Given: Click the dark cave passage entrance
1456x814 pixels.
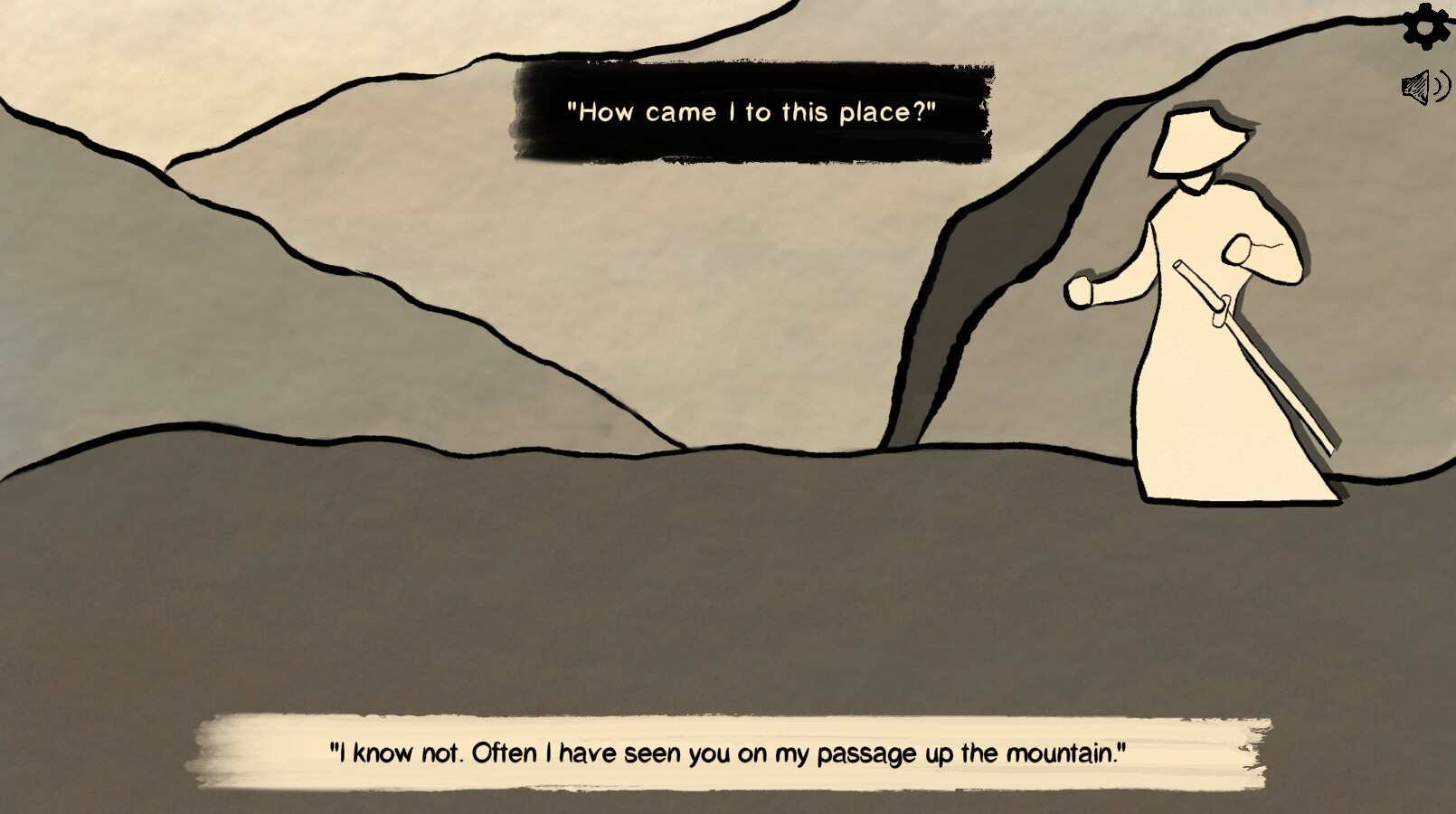Looking at the screenshot, I should pos(986,271).
